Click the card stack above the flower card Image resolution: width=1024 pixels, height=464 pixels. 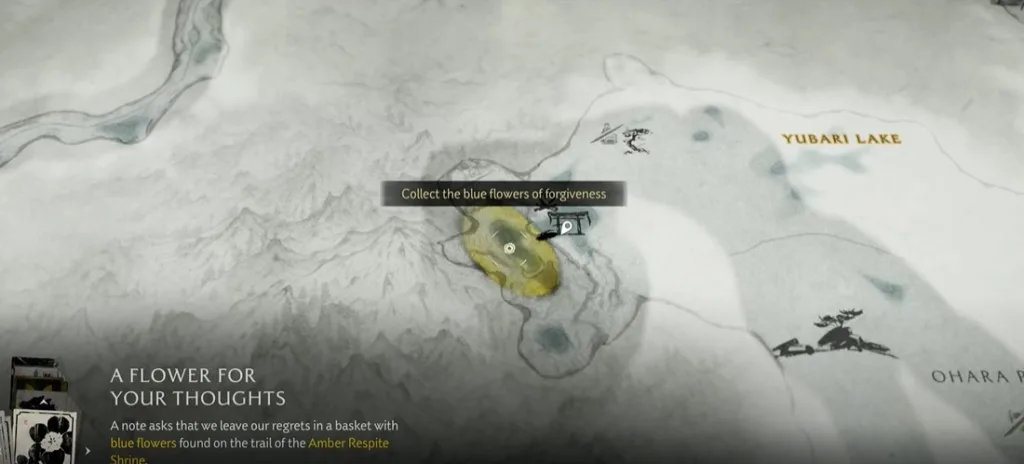tap(32, 382)
